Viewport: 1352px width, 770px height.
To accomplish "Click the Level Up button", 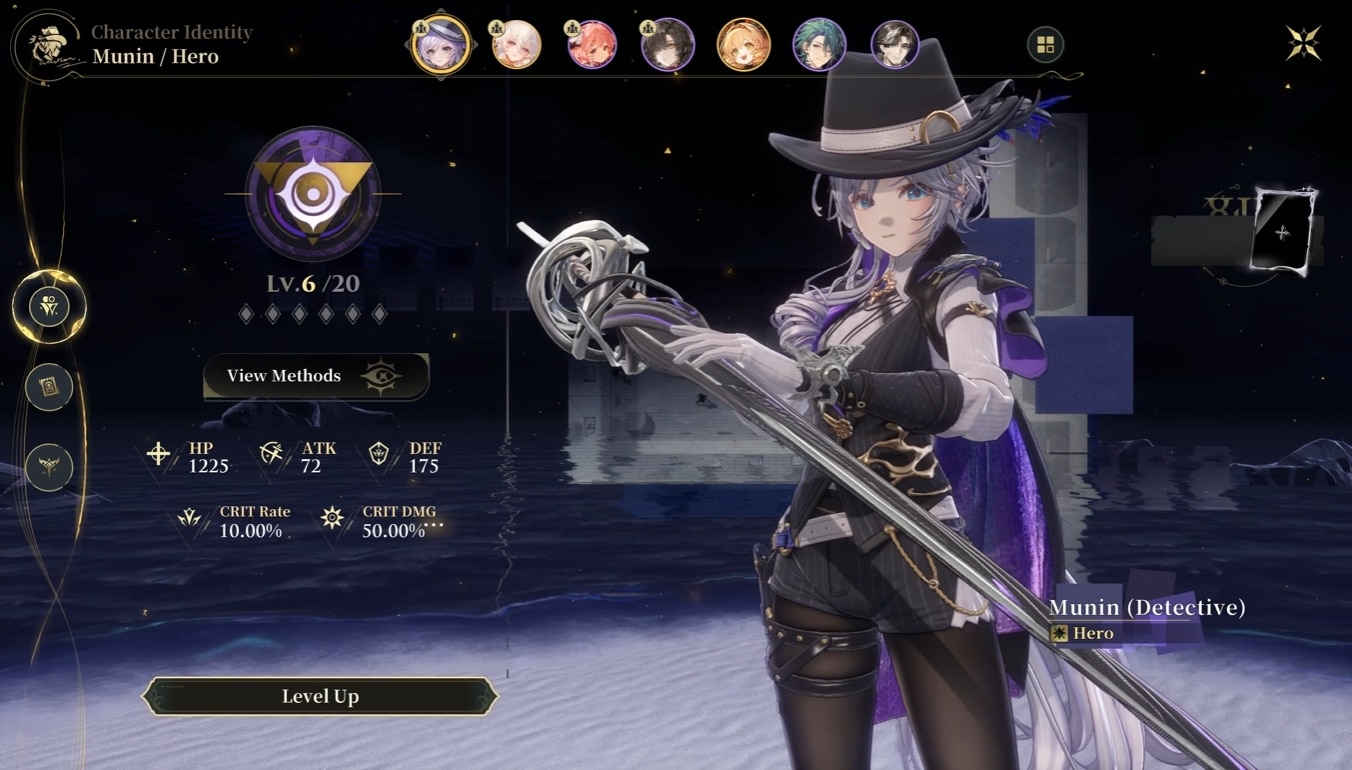I will pyautogui.click(x=320, y=696).
